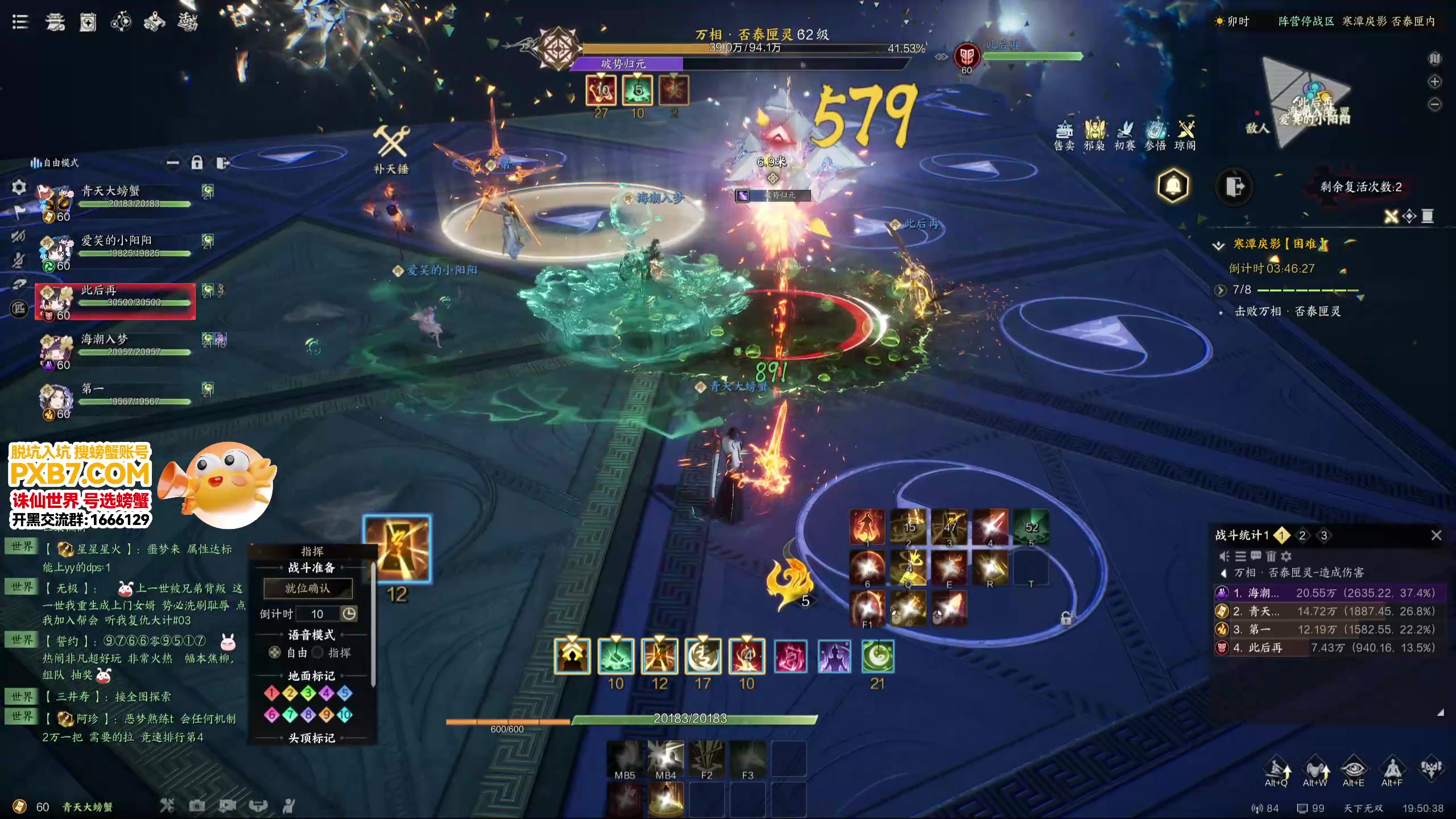1456x819 pixels.
Task: Click the 就位确认 ready-check button
Action: pos(308,588)
